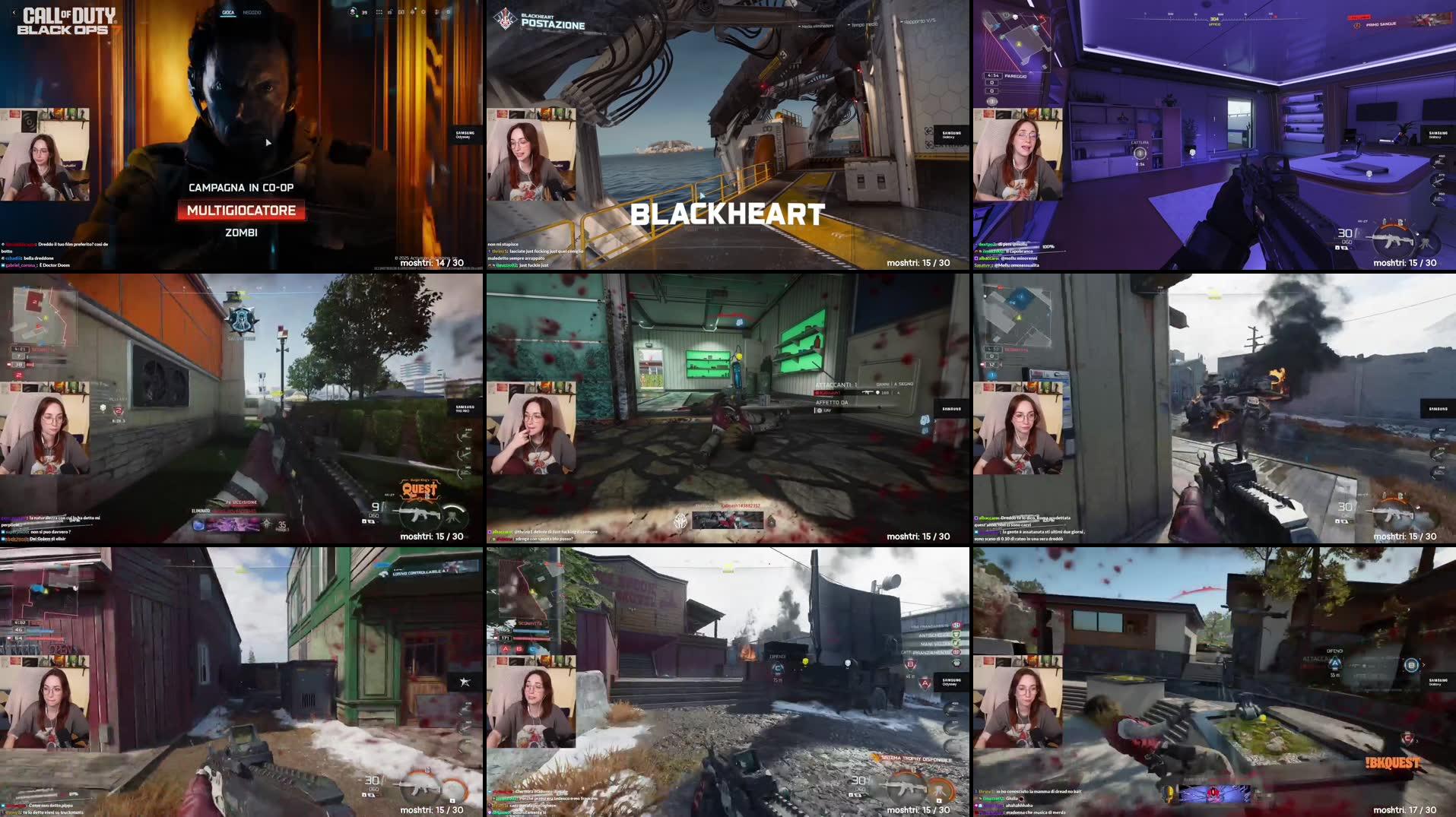
Task: Click the back chevron beside the Call of Duty logo
Action: [x=14, y=13]
